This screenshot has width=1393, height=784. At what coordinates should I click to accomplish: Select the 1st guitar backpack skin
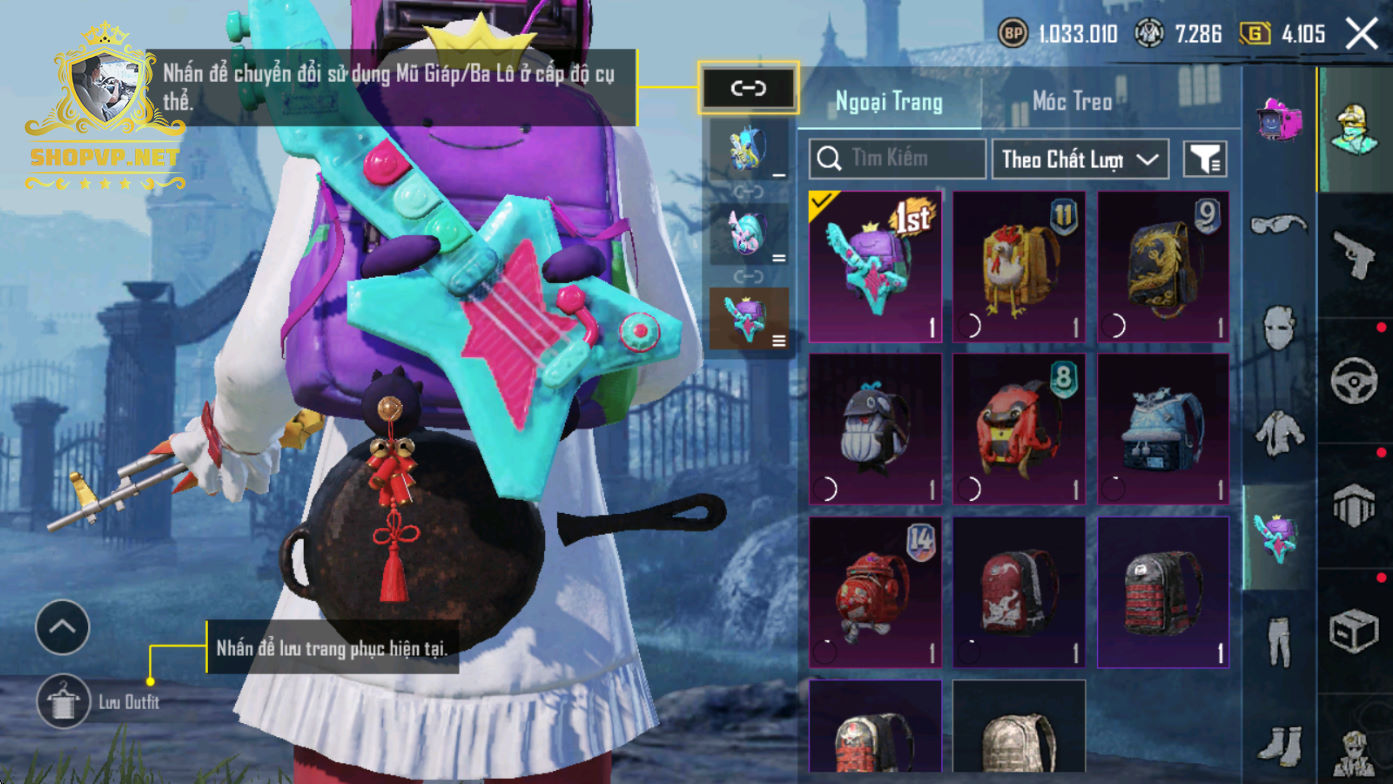tap(874, 266)
